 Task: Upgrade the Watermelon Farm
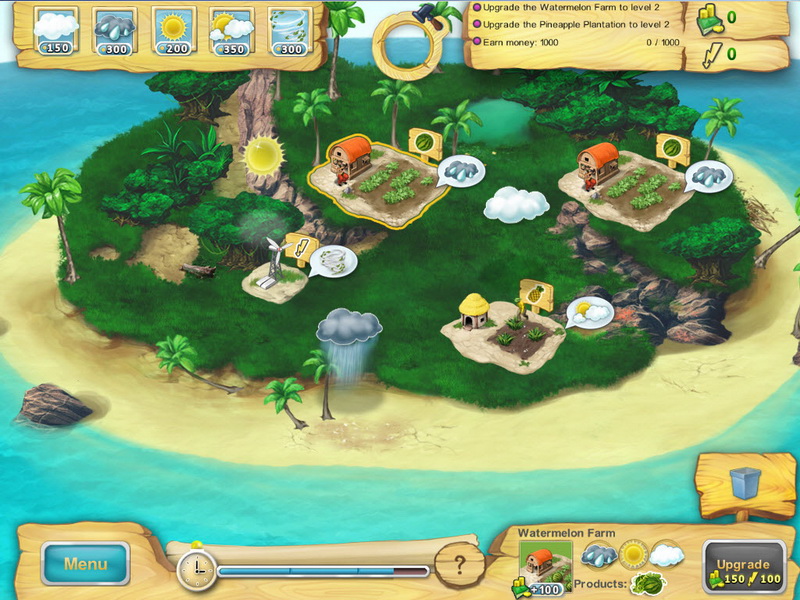click(x=743, y=569)
